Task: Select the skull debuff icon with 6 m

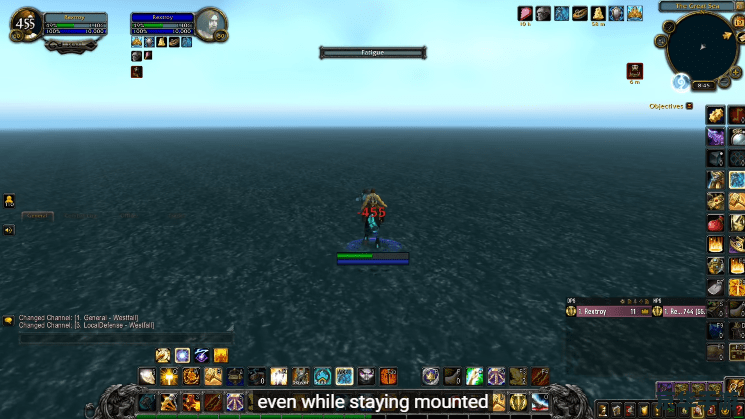Action: coord(634,71)
